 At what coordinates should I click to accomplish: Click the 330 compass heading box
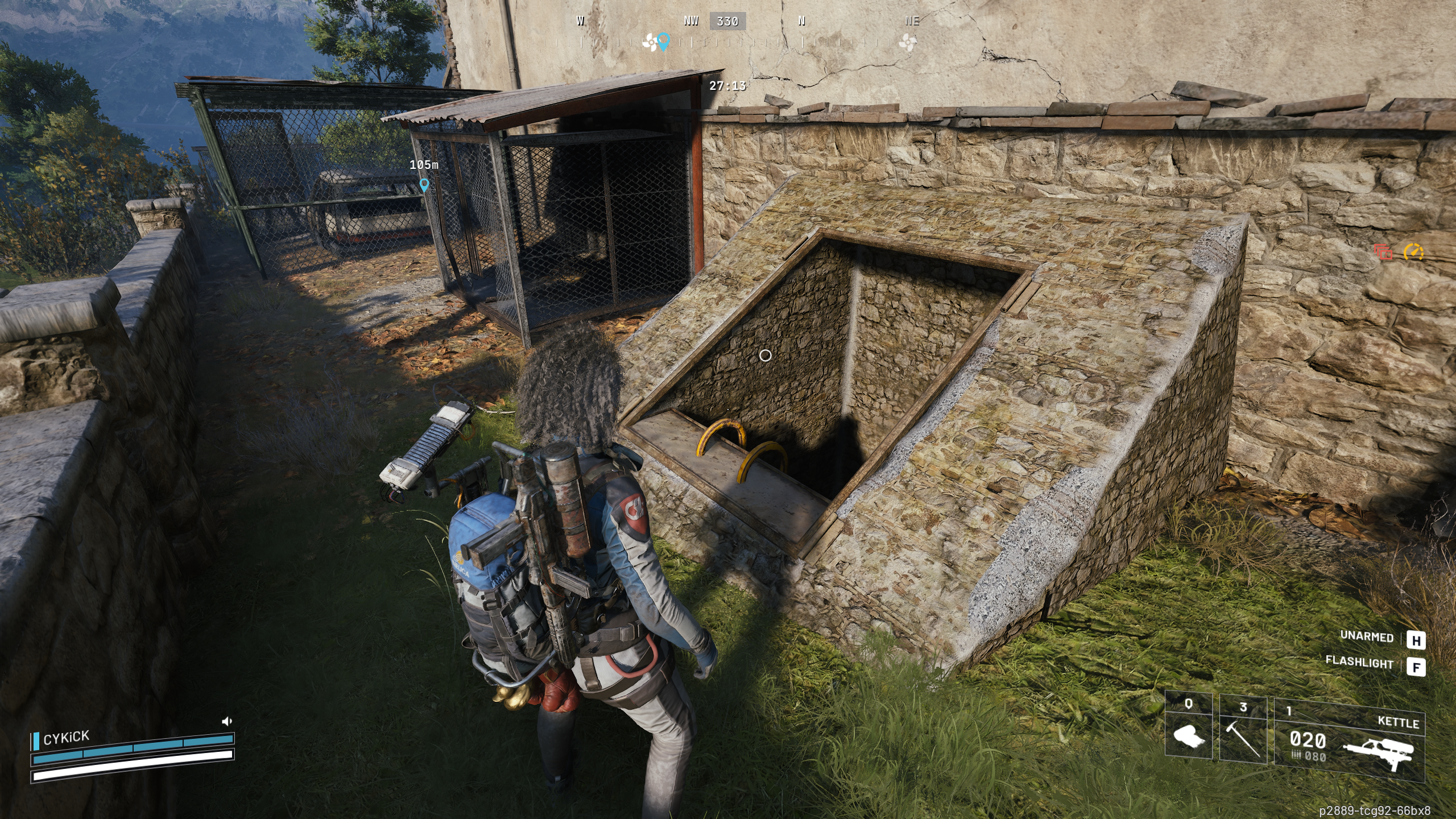click(x=727, y=22)
